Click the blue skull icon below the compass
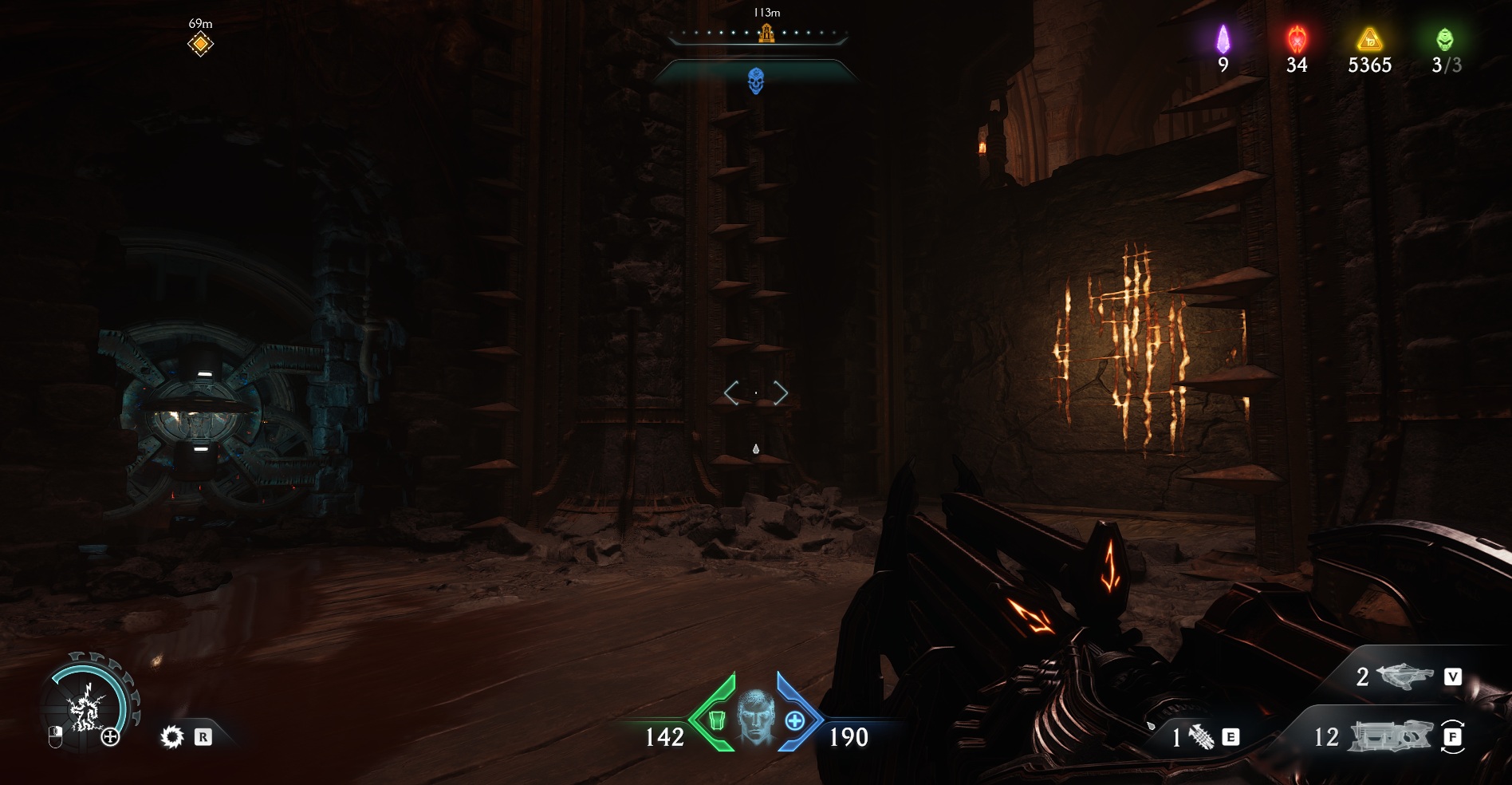This screenshot has height=785, width=1512. 756,81
